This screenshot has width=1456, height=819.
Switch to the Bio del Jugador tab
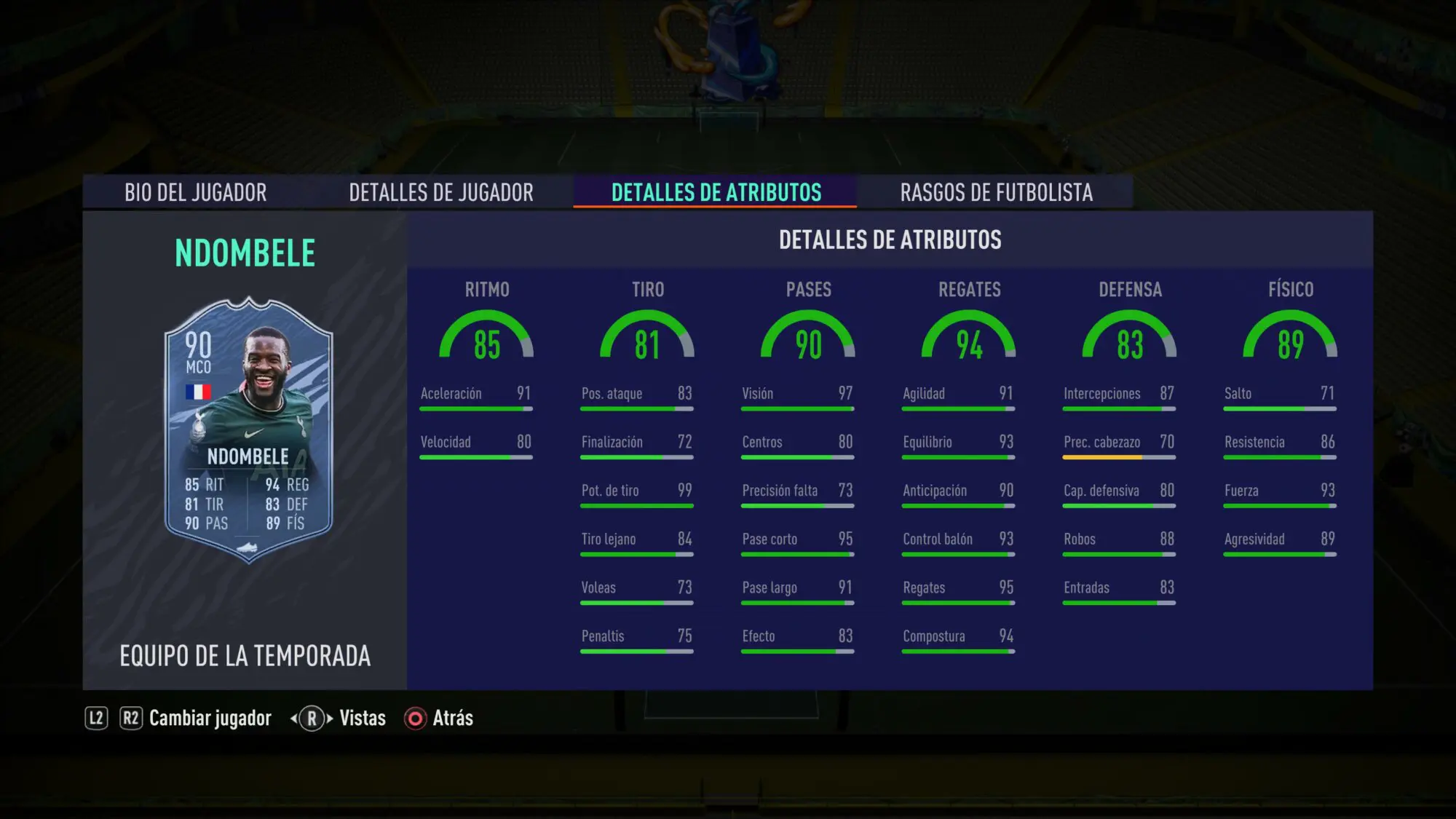(x=195, y=192)
